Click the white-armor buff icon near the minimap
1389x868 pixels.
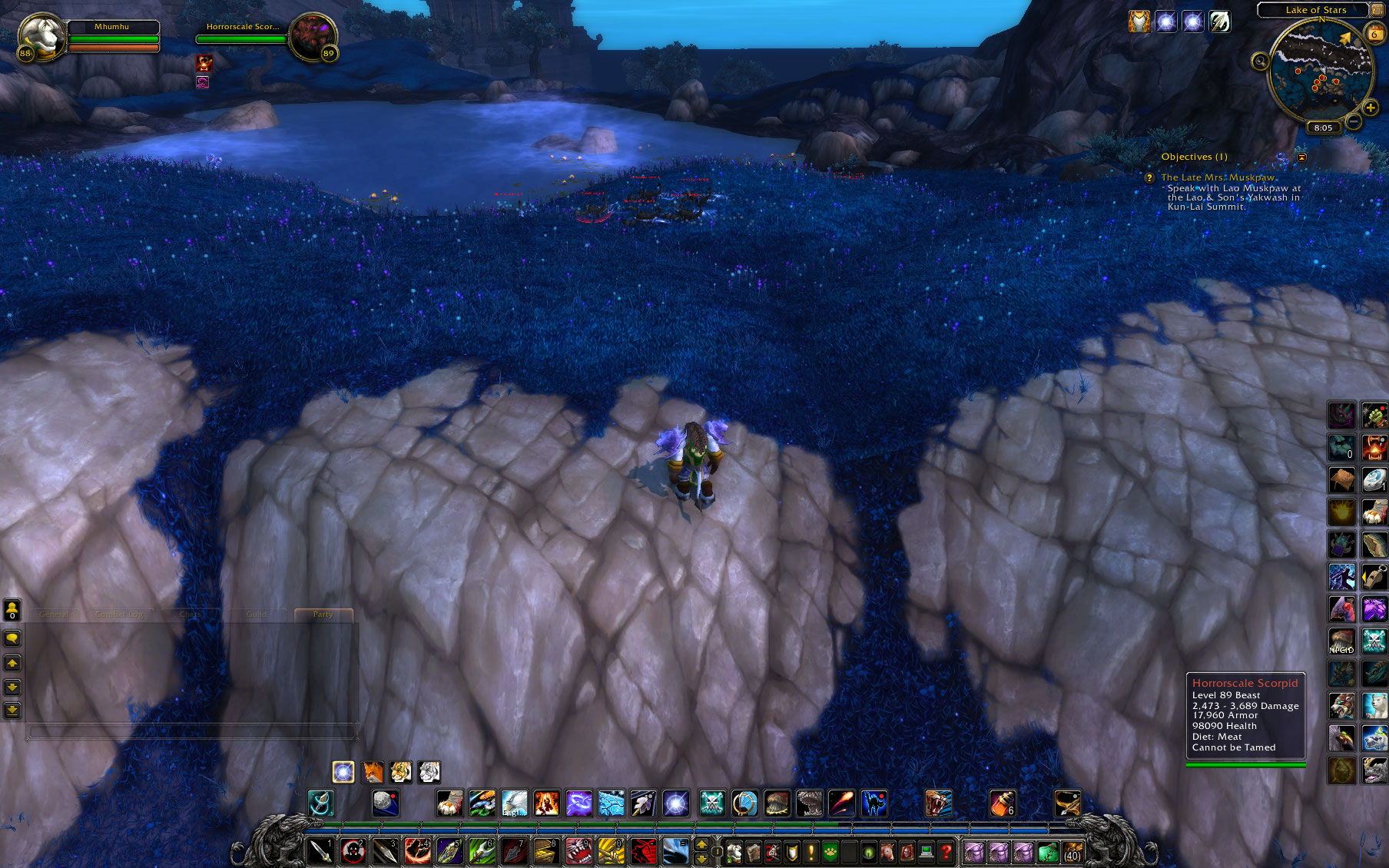pos(1139,22)
